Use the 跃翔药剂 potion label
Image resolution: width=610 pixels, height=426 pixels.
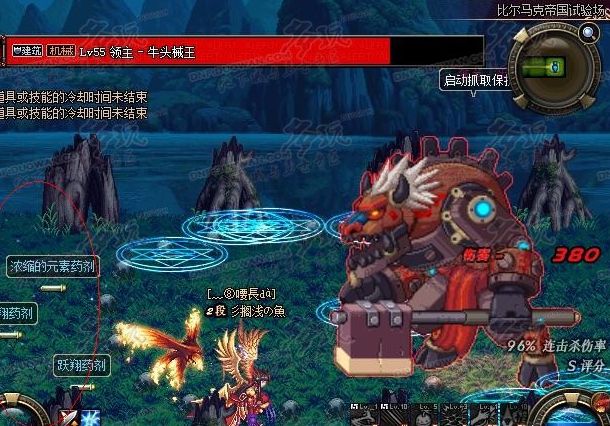point(82,366)
